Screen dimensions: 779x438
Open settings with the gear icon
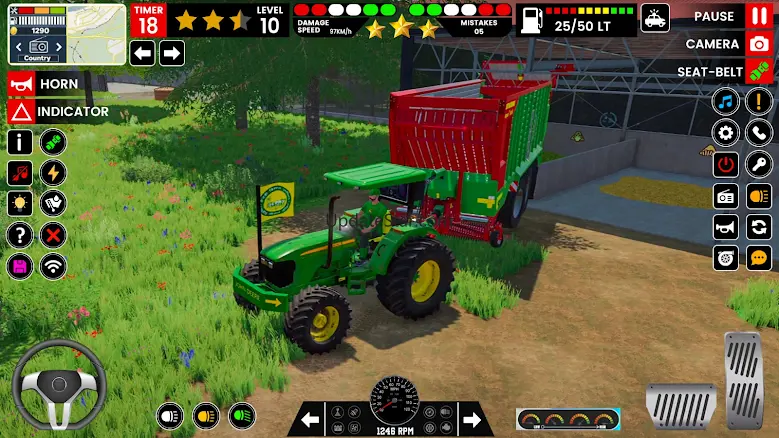726,133
